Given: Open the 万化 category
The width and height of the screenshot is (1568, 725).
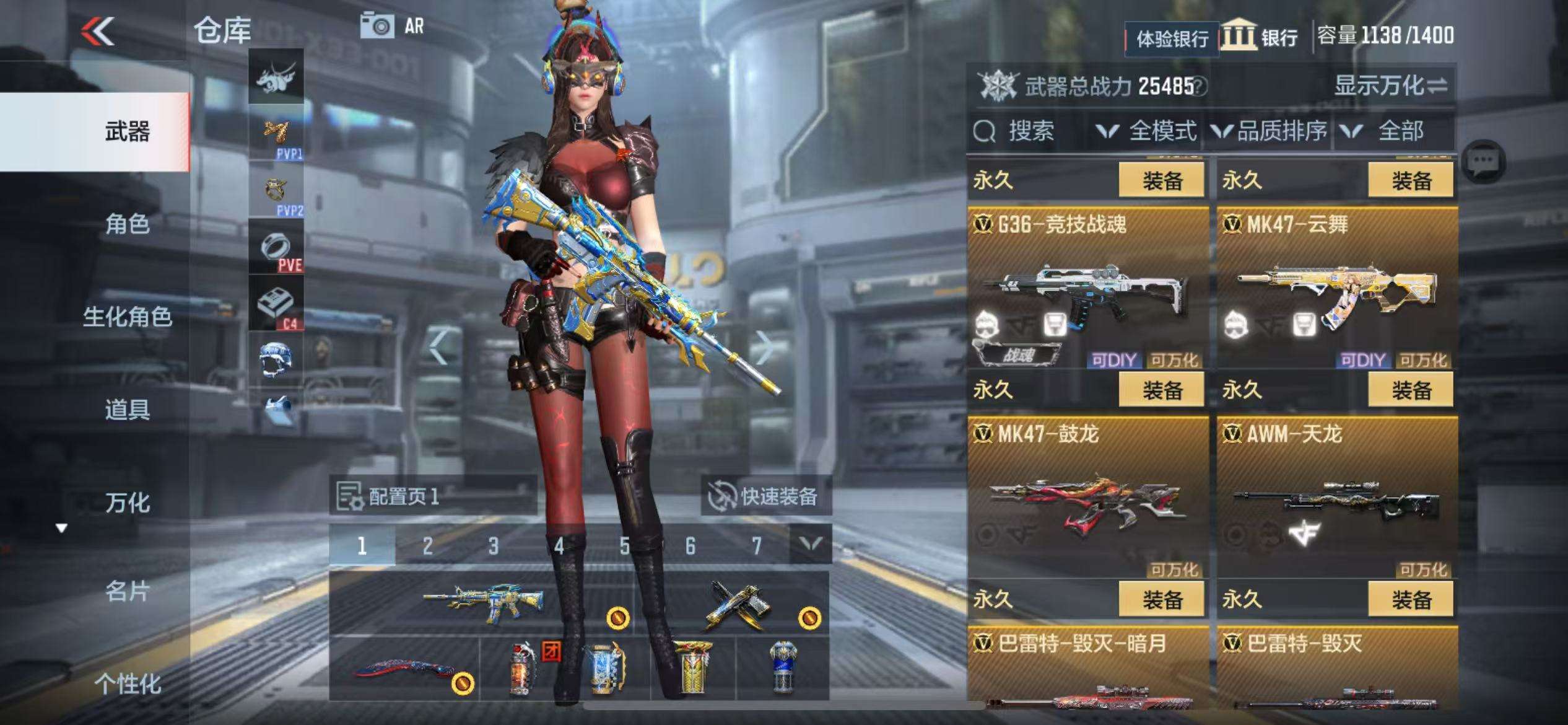Looking at the screenshot, I should (127, 503).
